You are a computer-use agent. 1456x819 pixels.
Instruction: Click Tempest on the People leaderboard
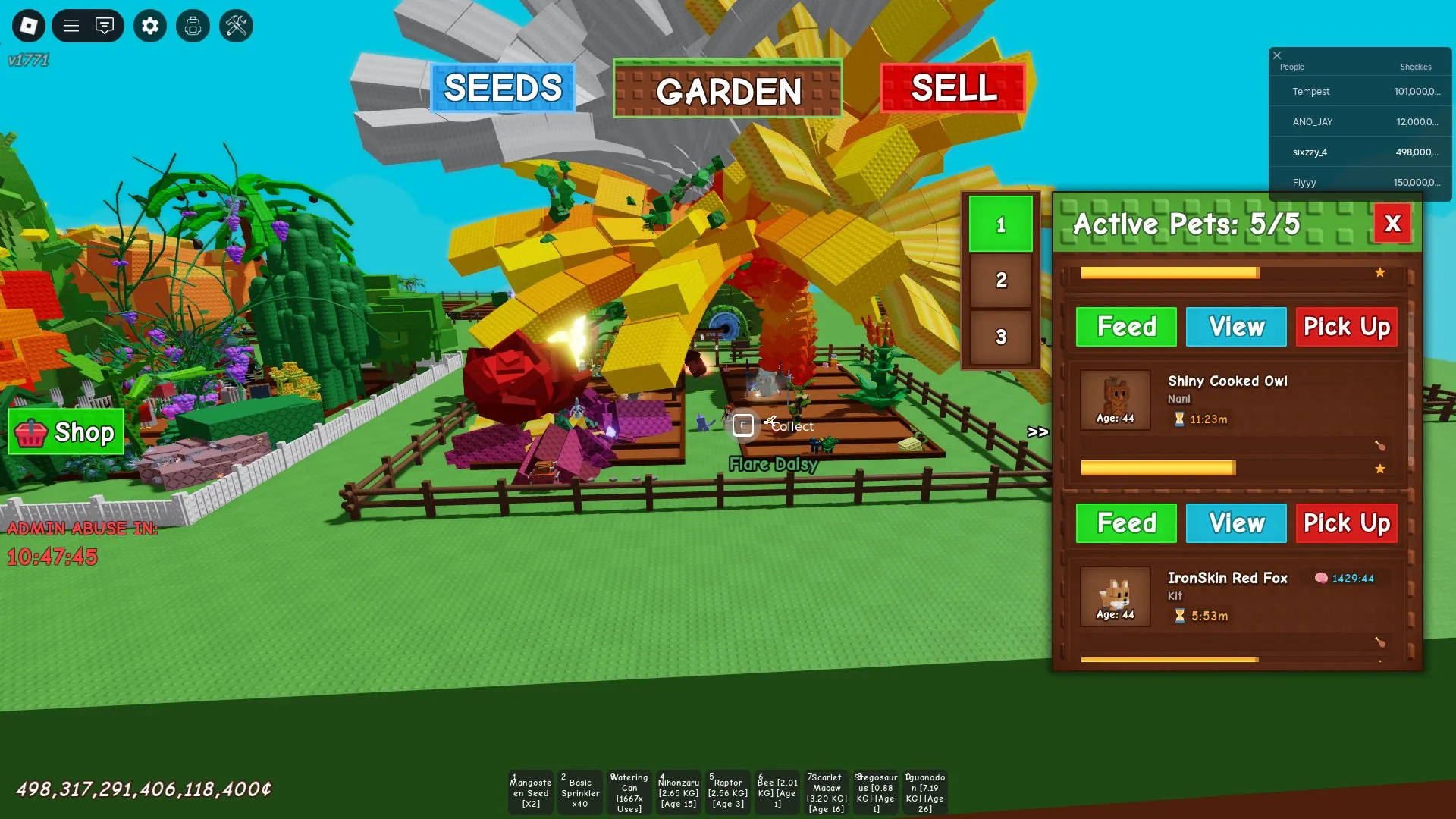(x=1310, y=91)
